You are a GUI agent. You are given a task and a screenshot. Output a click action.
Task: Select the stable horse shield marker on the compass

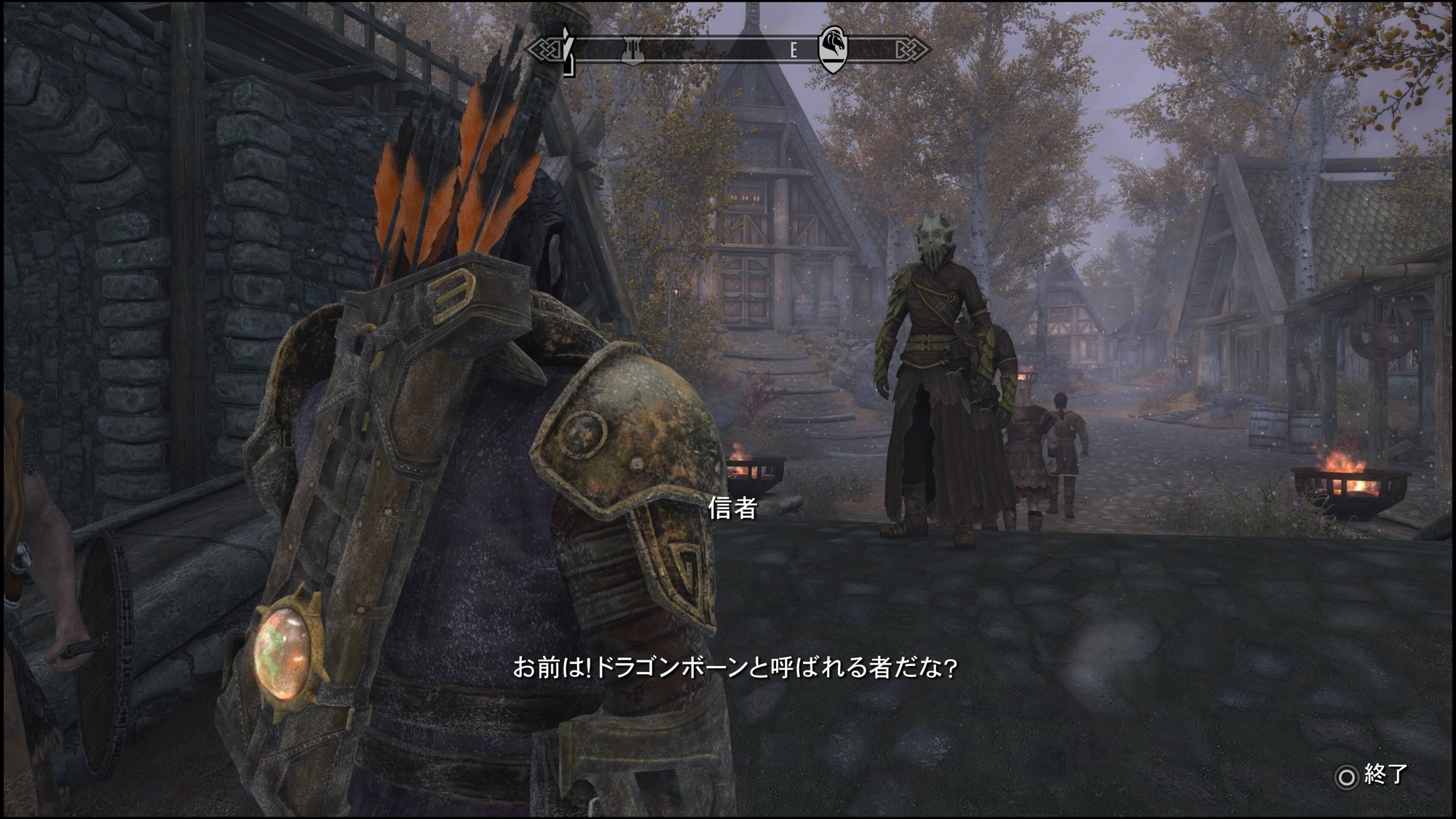pos(834,50)
